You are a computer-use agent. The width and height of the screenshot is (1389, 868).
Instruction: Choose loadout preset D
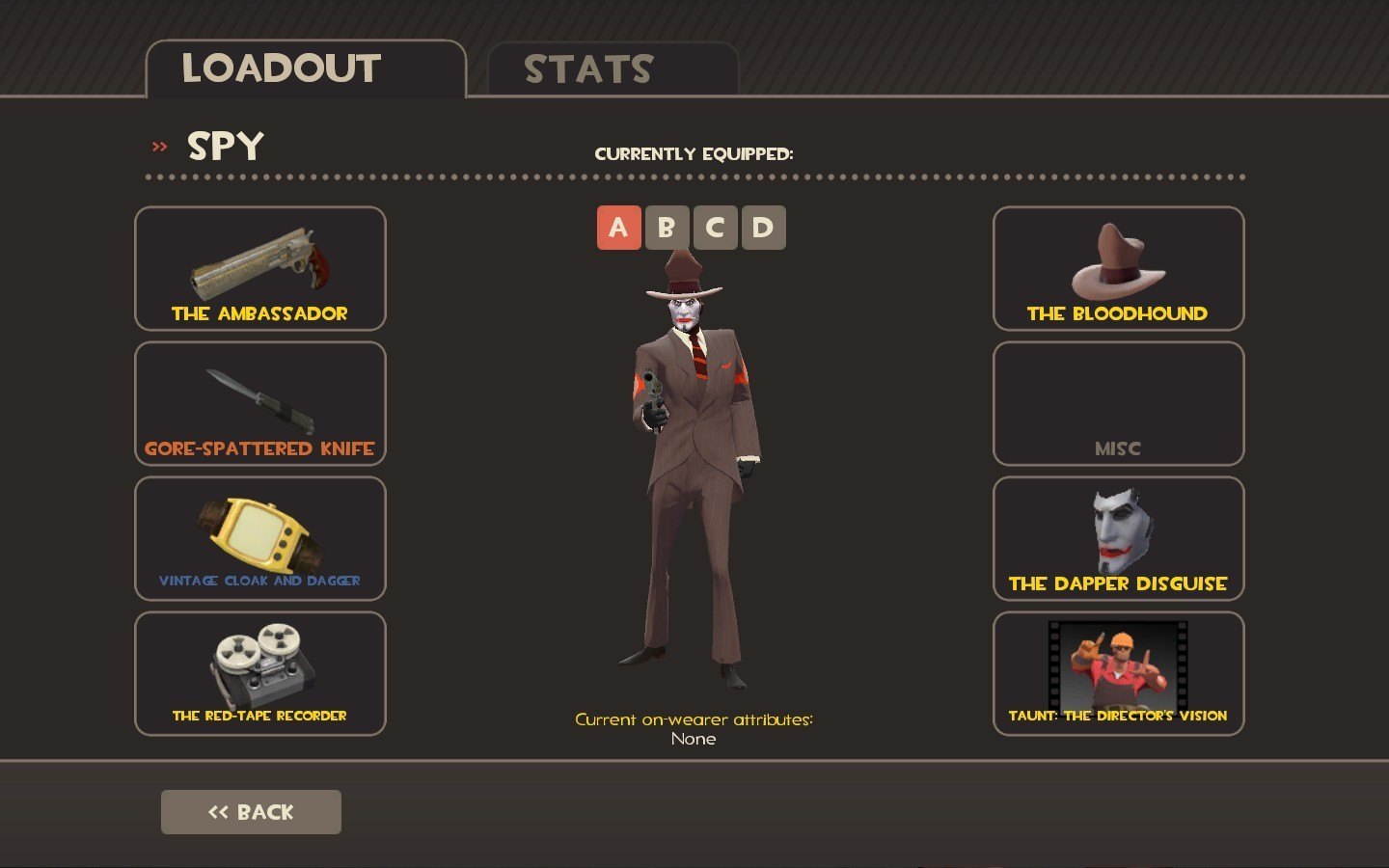click(763, 228)
